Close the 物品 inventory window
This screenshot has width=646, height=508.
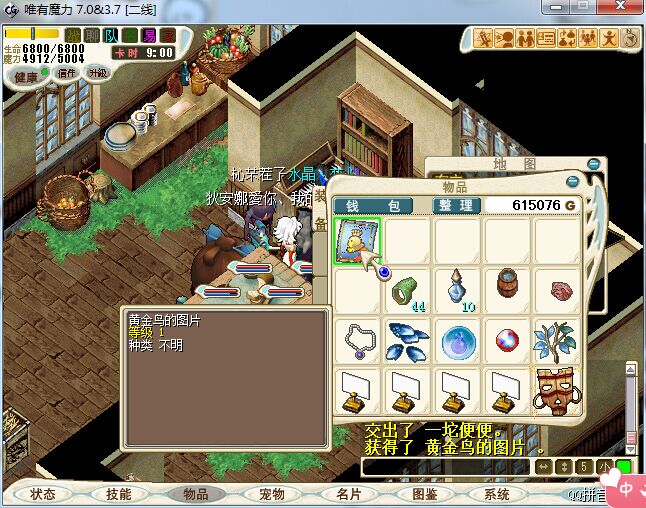(x=573, y=182)
